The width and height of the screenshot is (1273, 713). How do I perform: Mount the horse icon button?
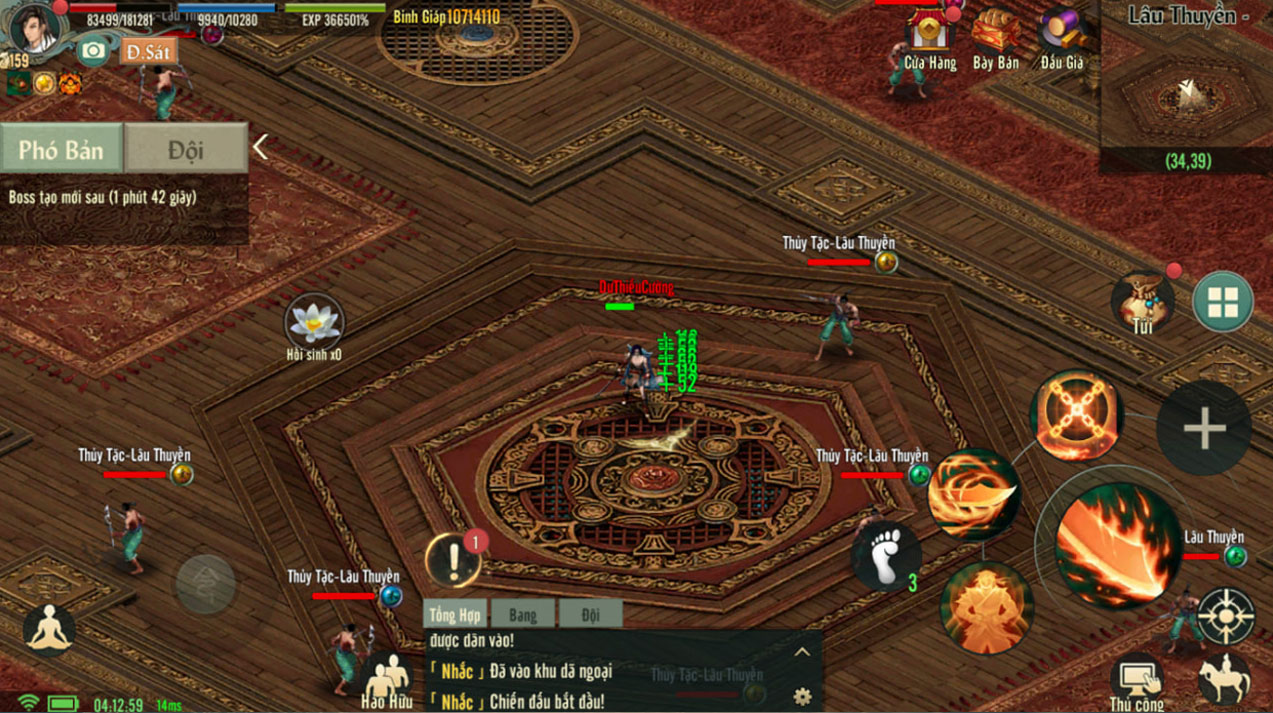(x=1224, y=678)
